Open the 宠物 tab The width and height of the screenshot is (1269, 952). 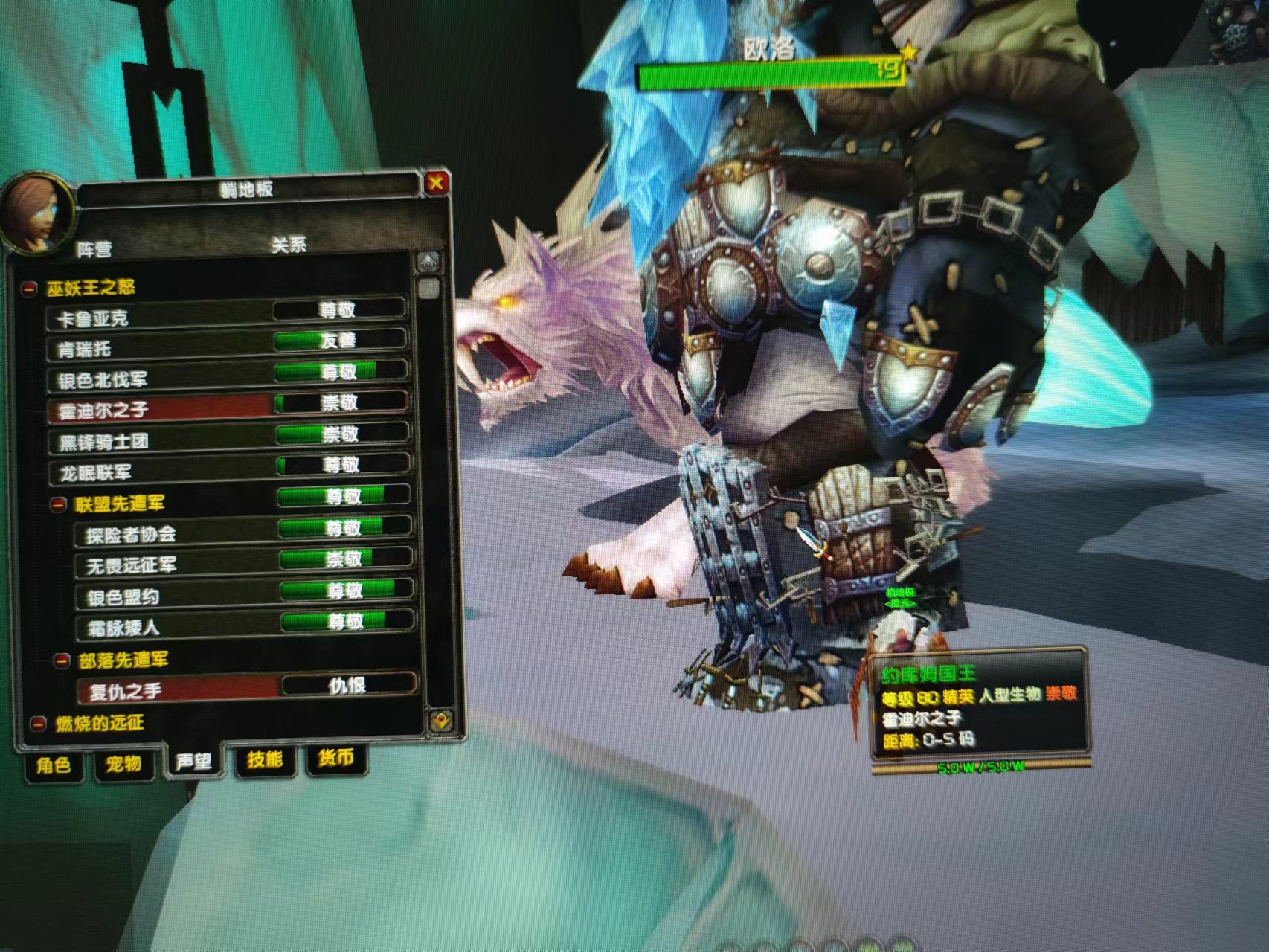123,763
